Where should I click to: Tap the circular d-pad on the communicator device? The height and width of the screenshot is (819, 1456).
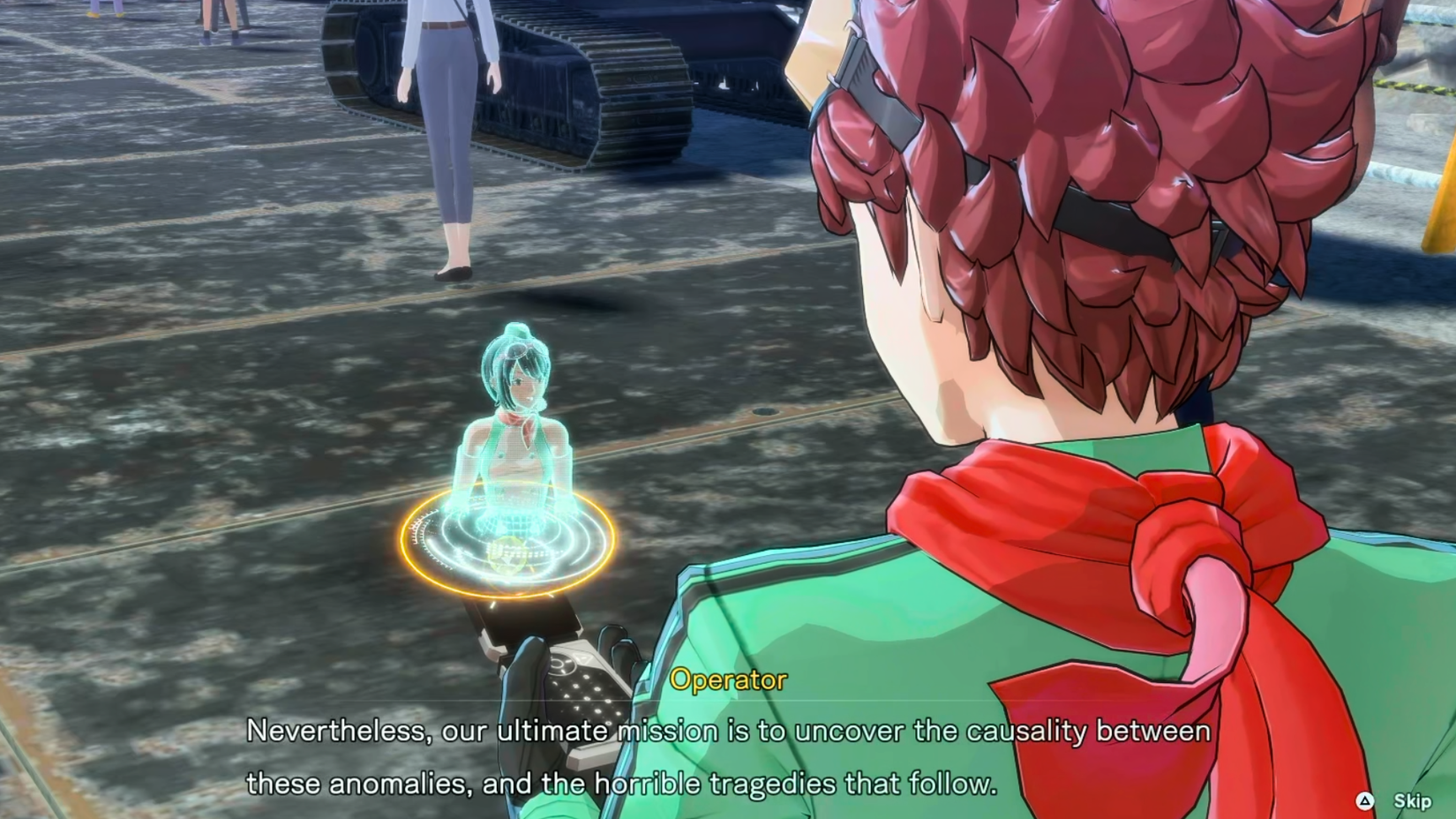[x=561, y=665]
